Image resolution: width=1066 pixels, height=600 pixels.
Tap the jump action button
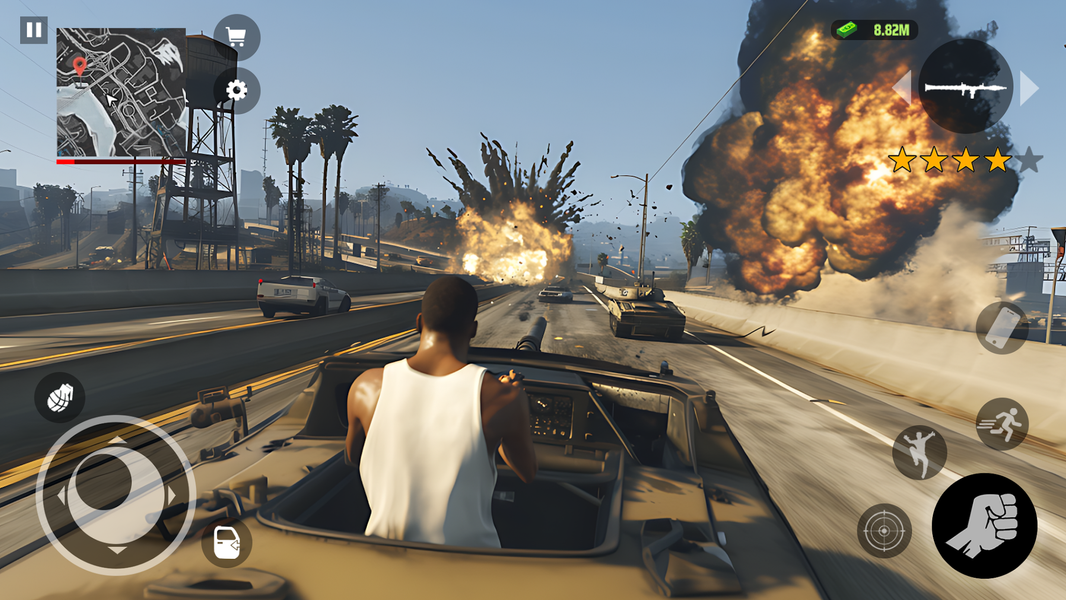pos(919,452)
